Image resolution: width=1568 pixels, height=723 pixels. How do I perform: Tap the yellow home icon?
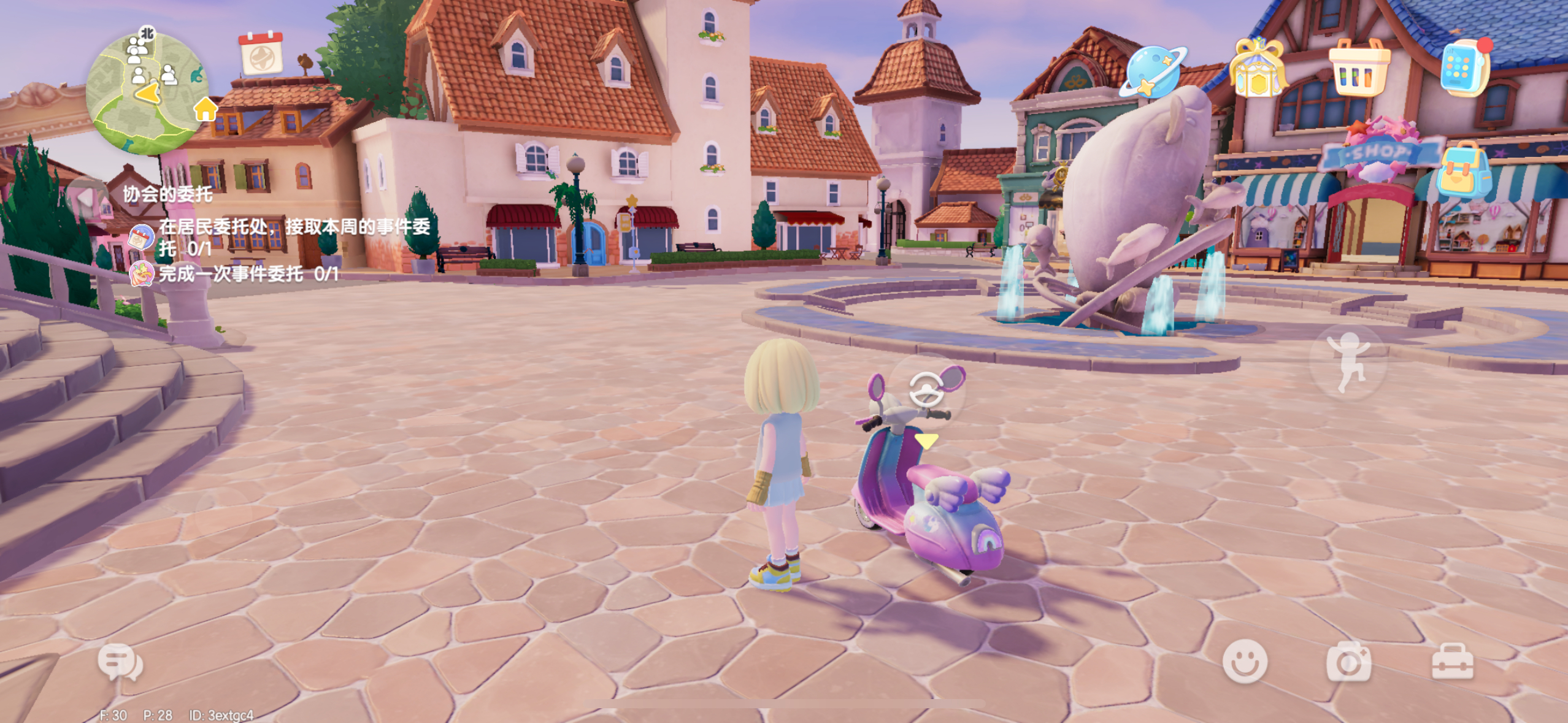pyautogui.click(x=206, y=110)
